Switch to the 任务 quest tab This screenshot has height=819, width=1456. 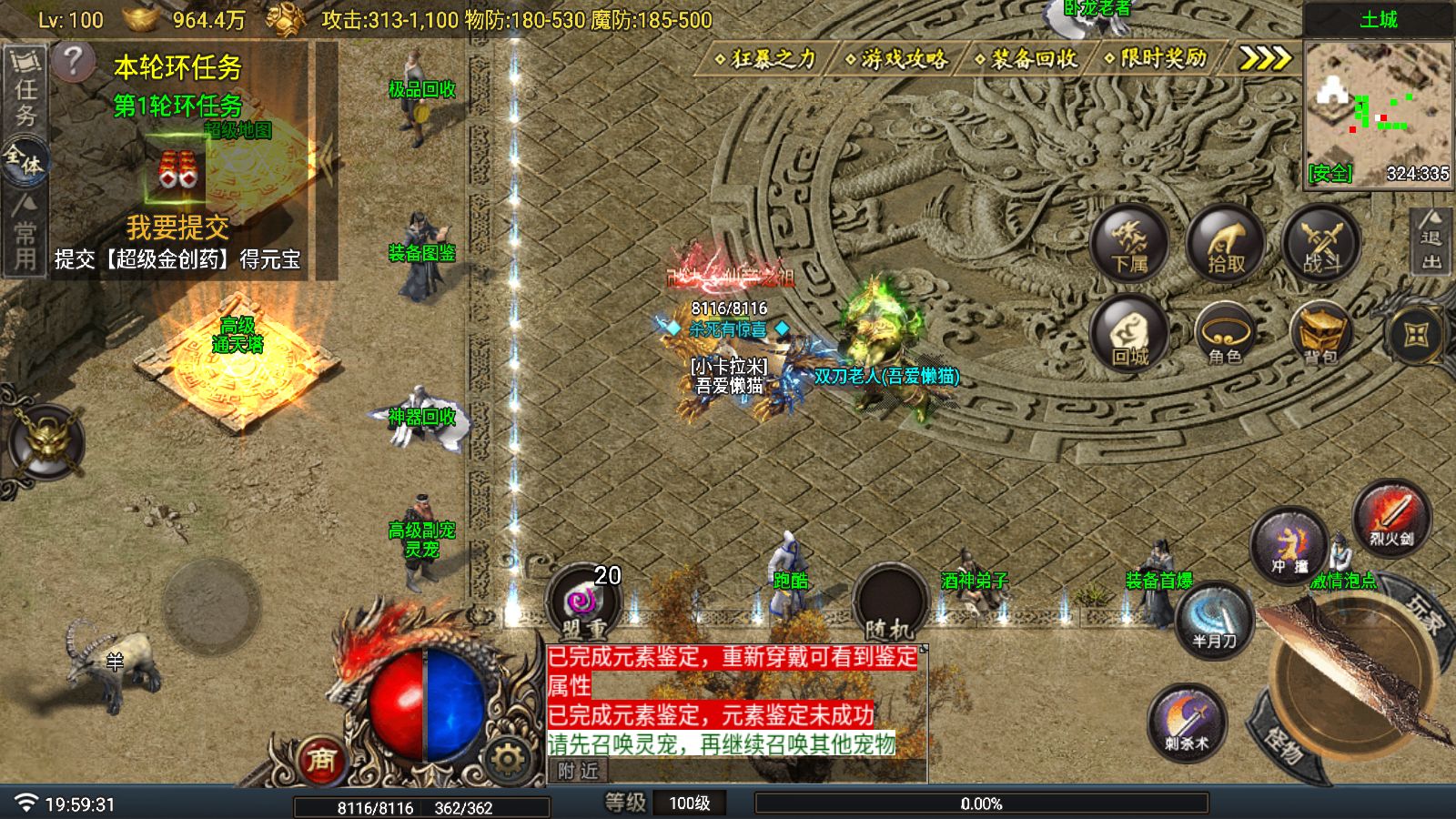(25, 91)
